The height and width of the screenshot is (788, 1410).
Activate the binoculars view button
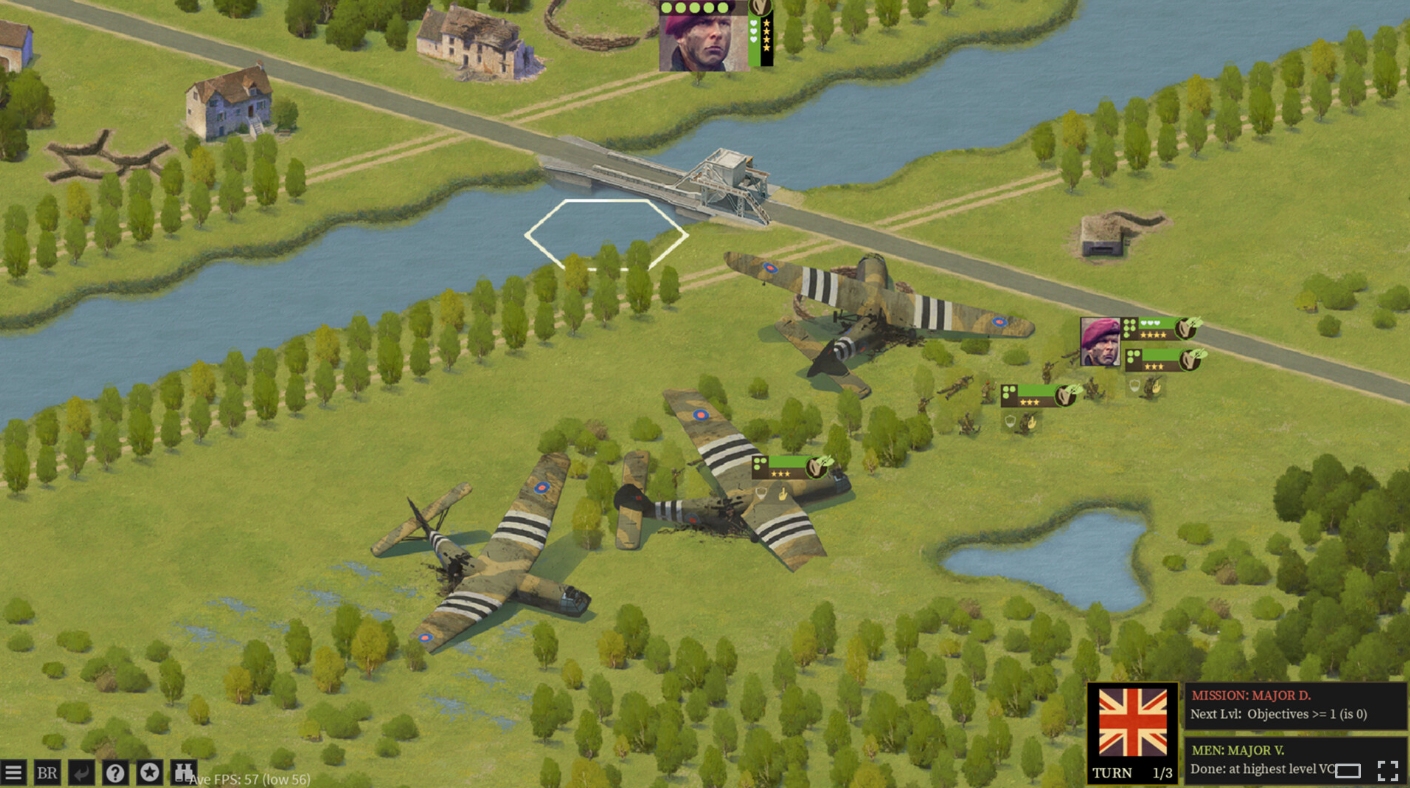(x=183, y=772)
